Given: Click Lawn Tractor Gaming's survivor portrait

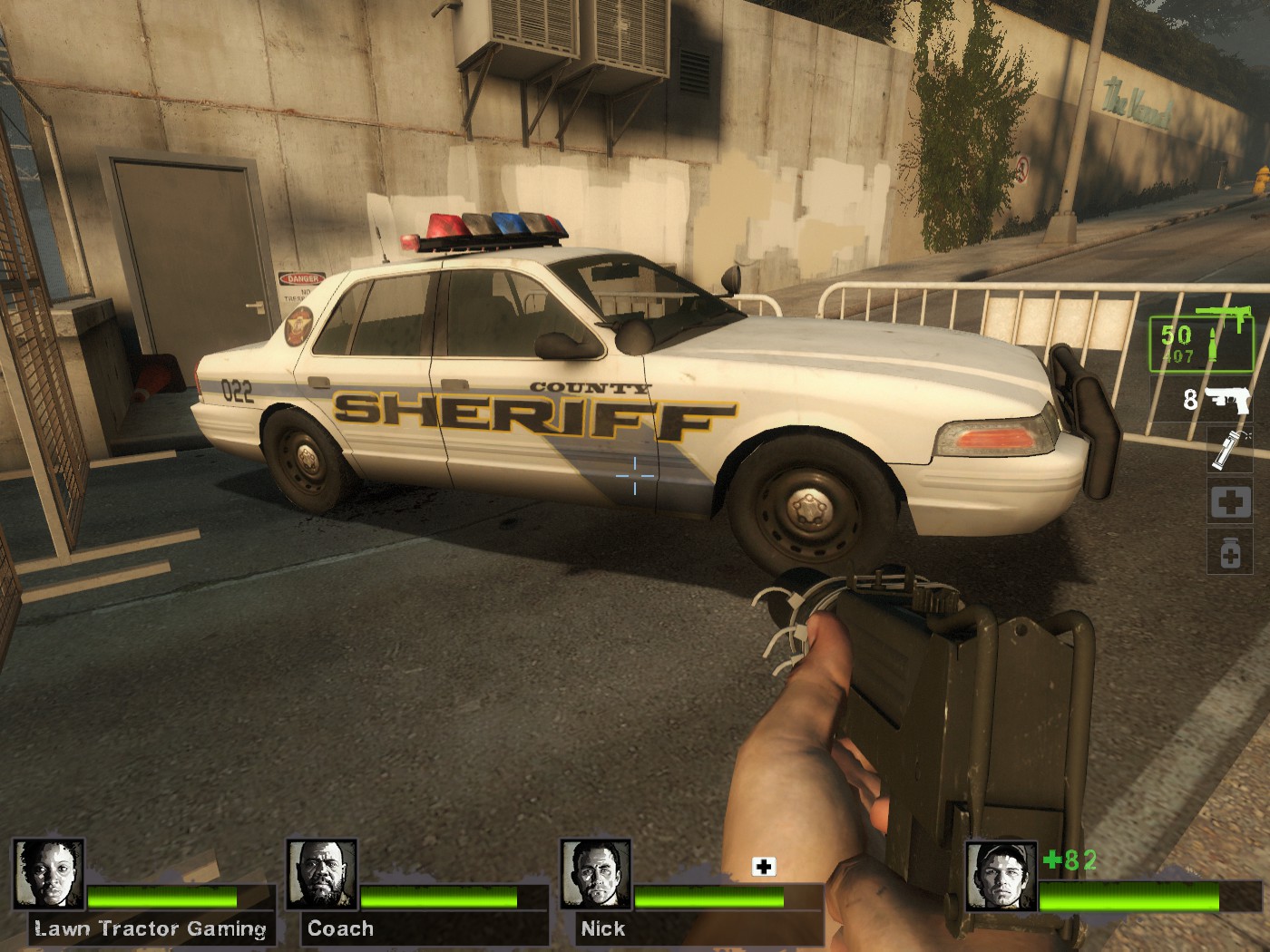Looking at the screenshot, I should point(49,875).
